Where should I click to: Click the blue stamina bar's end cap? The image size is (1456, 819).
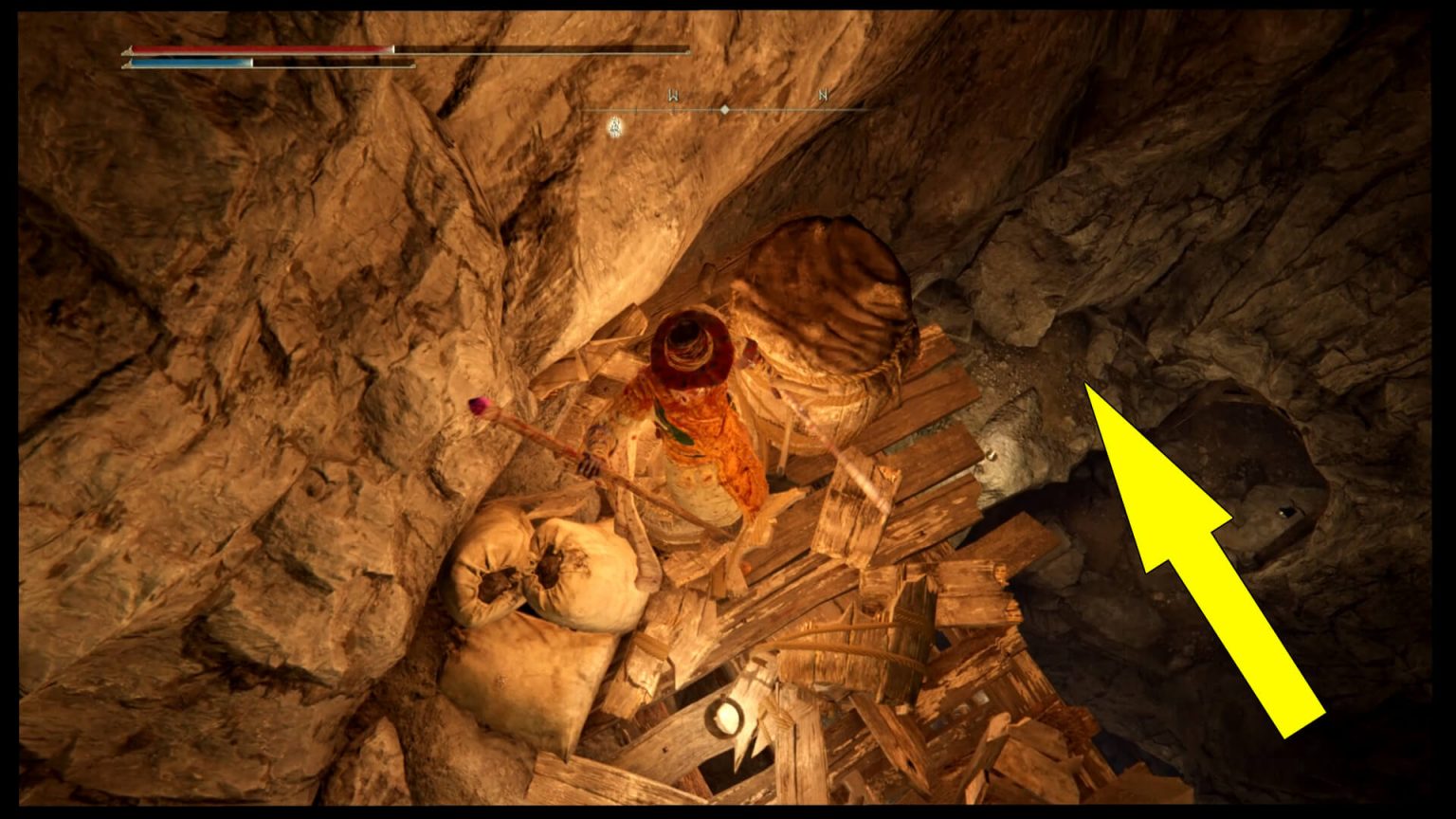[252, 63]
